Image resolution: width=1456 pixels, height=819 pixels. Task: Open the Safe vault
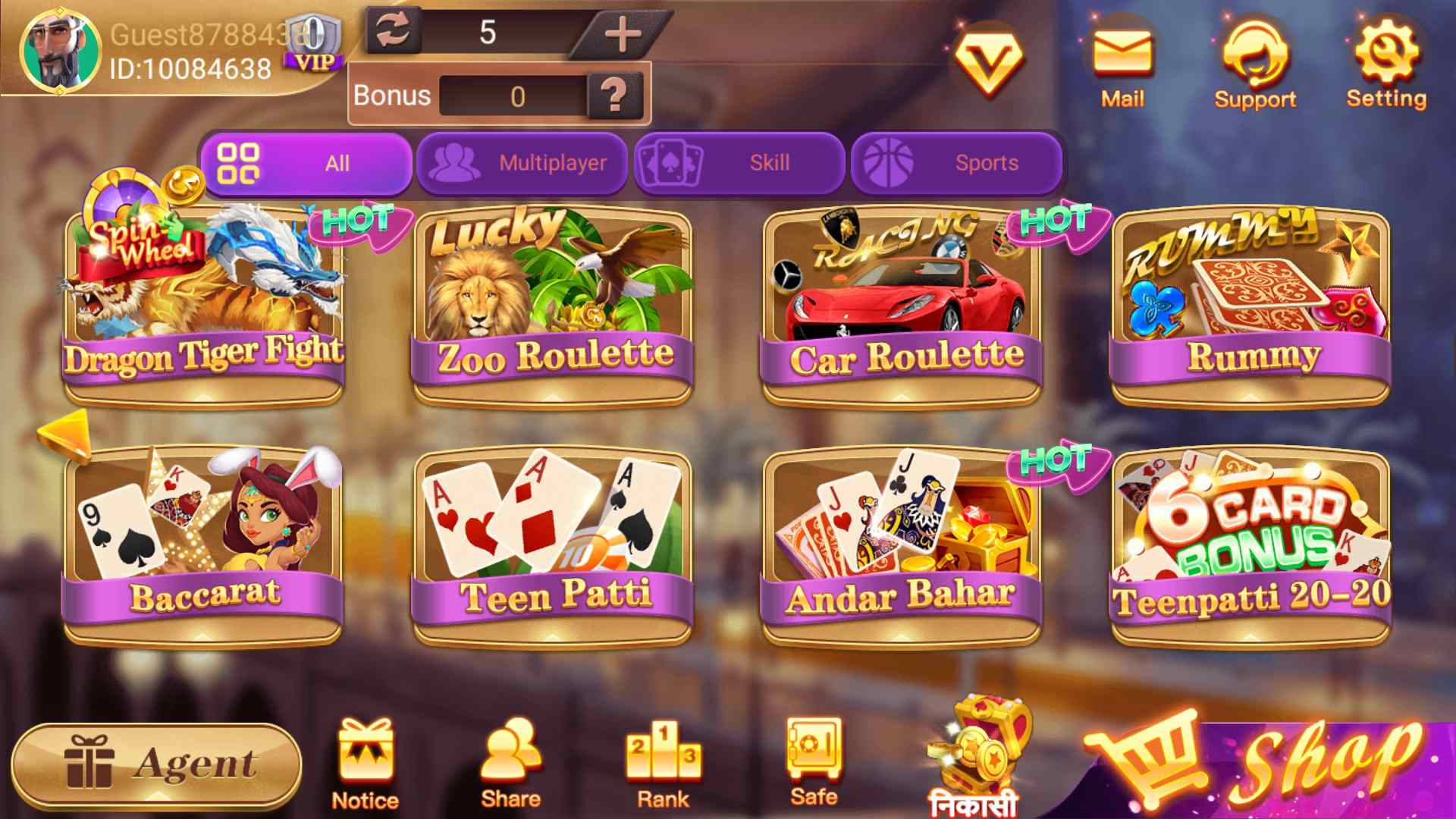[x=813, y=758]
